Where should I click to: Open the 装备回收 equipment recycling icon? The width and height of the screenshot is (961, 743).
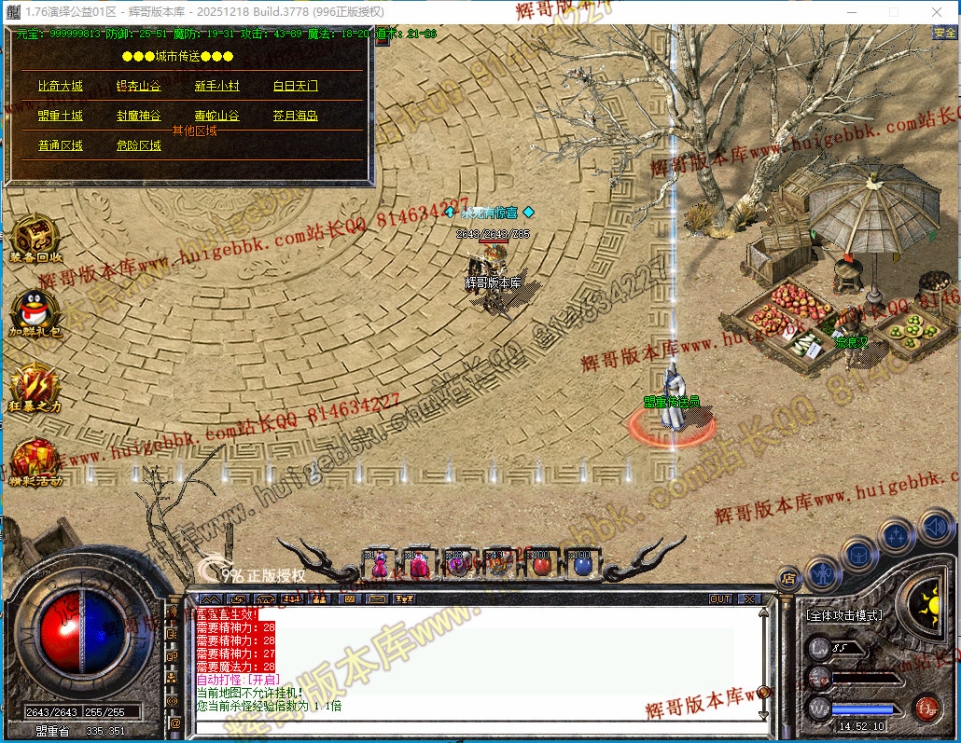point(35,238)
